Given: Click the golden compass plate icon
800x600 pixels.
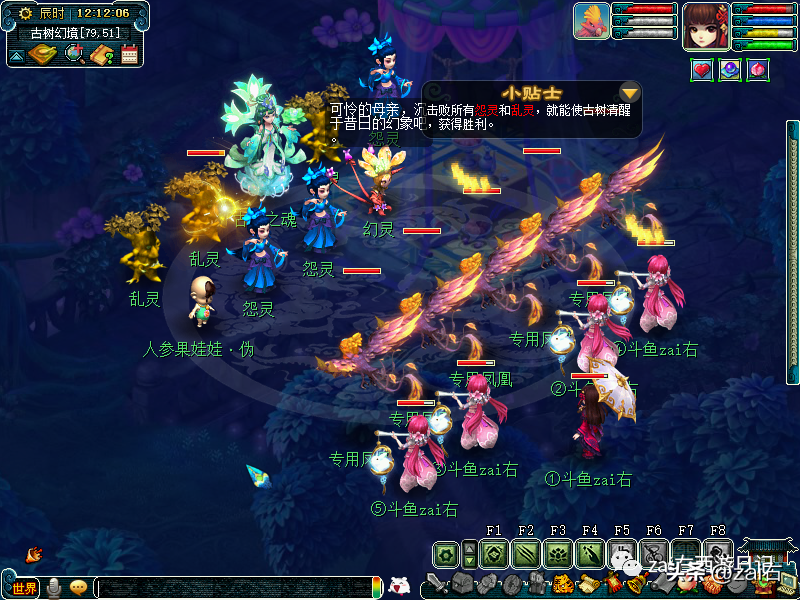Looking at the screenshot, I should [41, 54].
